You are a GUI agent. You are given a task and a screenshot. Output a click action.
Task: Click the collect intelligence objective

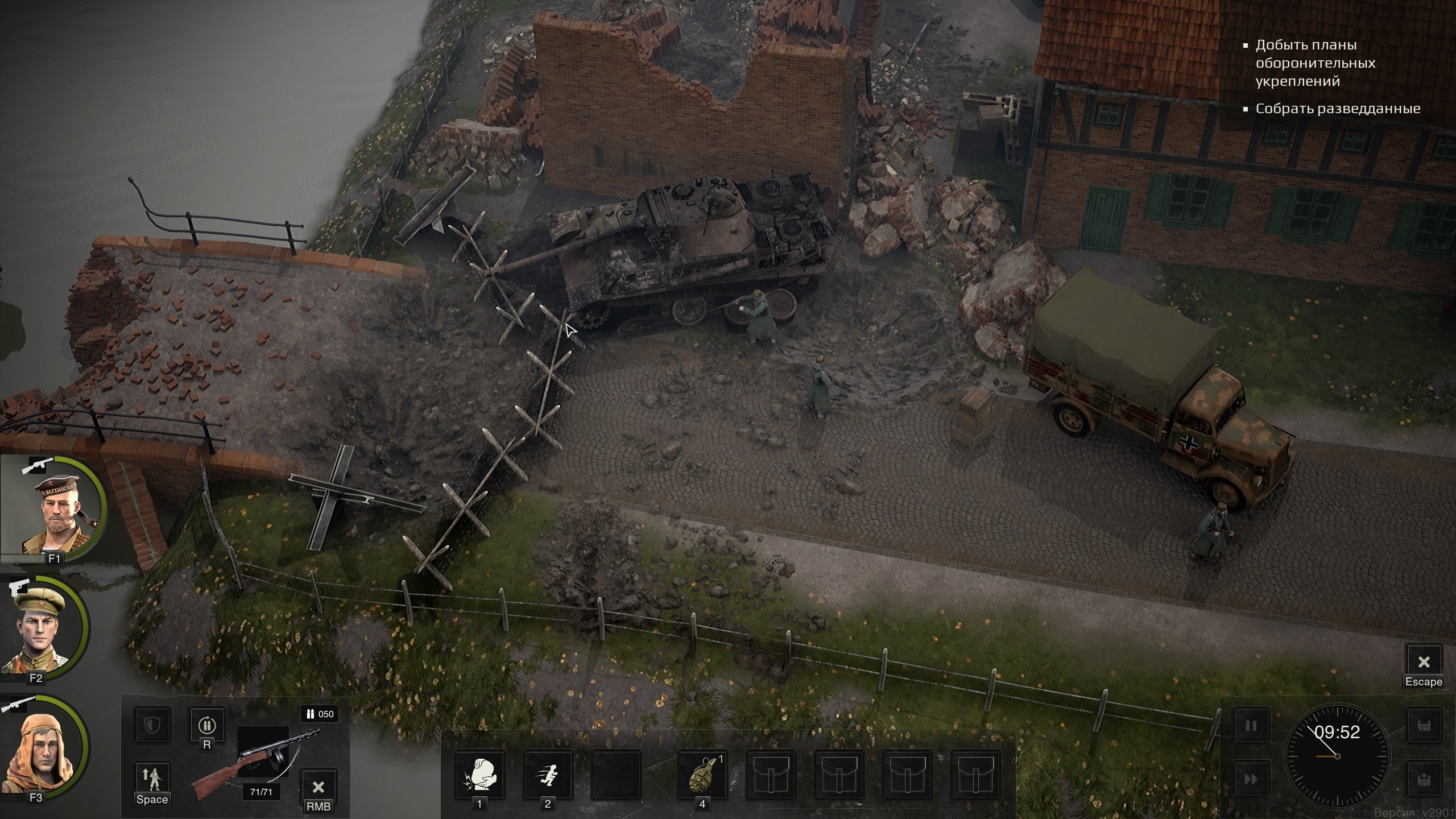(x=1338, y=108)
